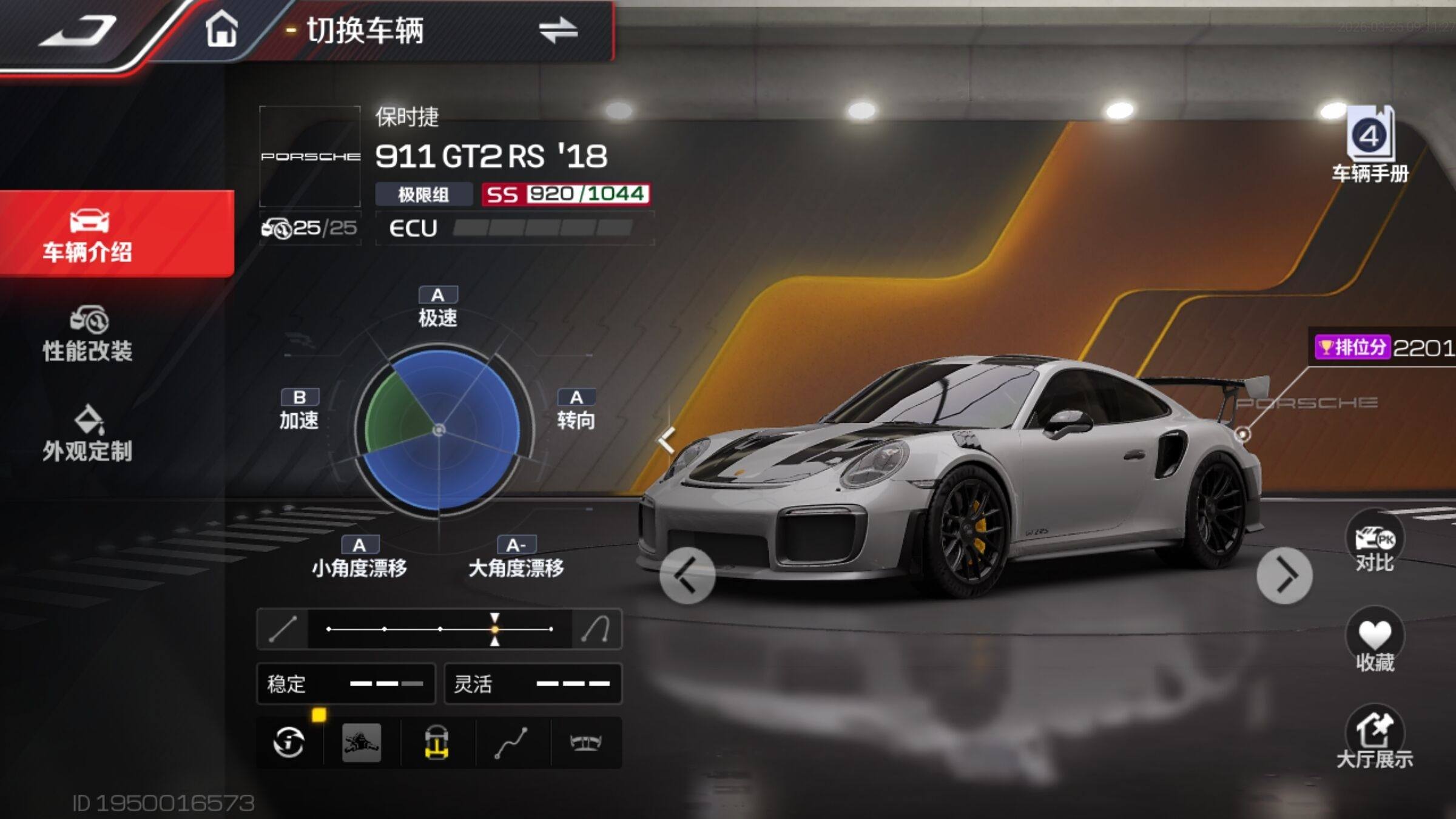Switch to the 性能改装 tab
The width and height of the screenshot is (1456, 819).
88,335
